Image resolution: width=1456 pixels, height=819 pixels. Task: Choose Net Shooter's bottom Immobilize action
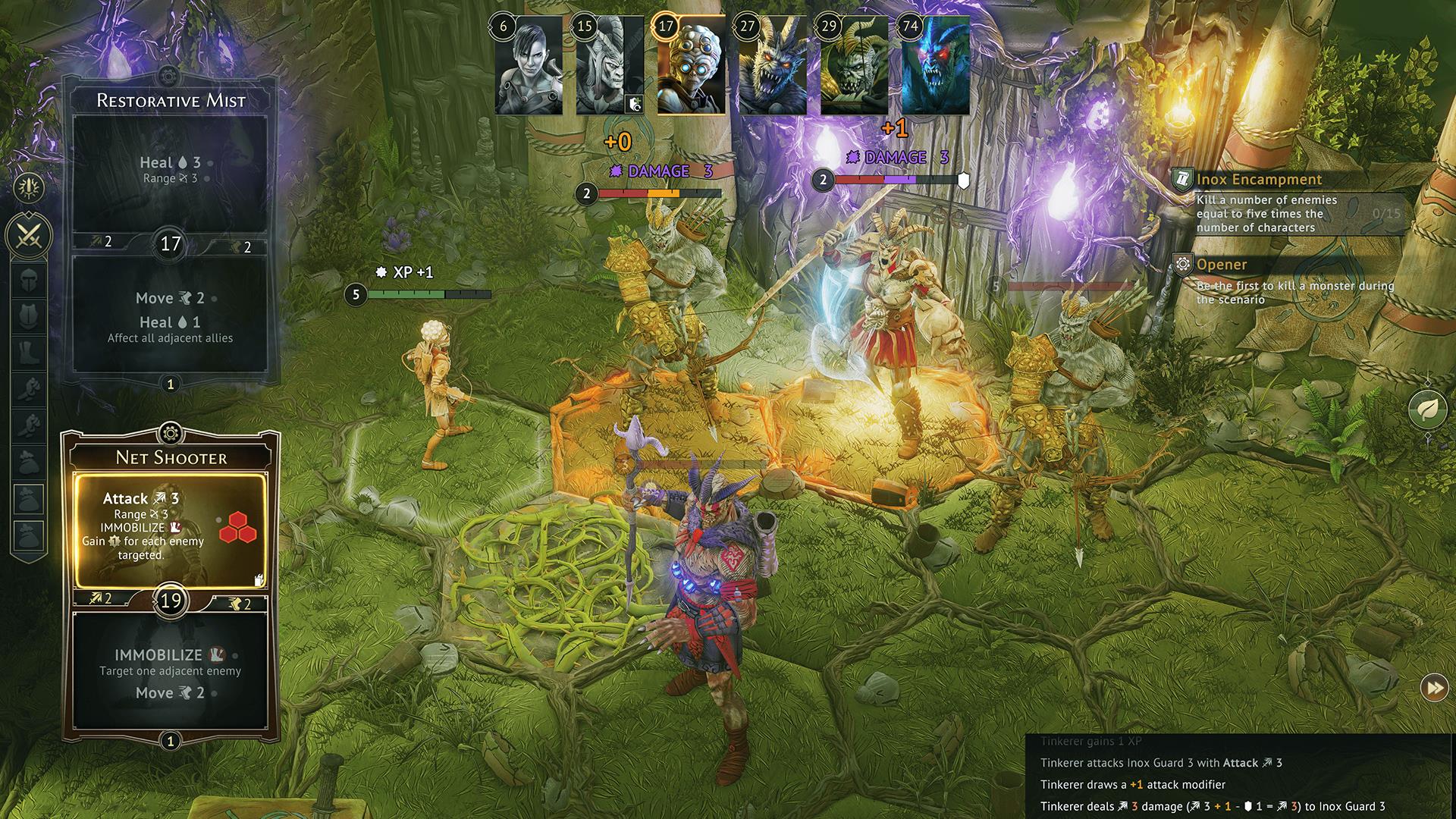(170, 673)
